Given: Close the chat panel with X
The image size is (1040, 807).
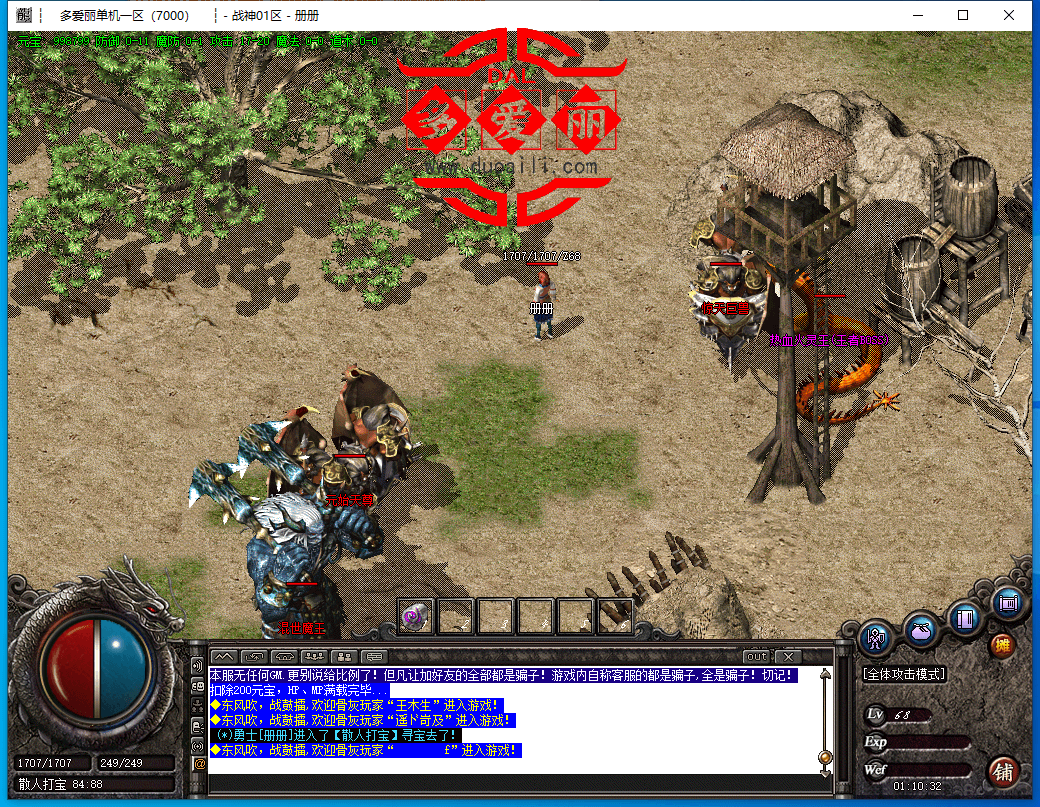Looking at the screenshot, I should [x=788, y=656].
